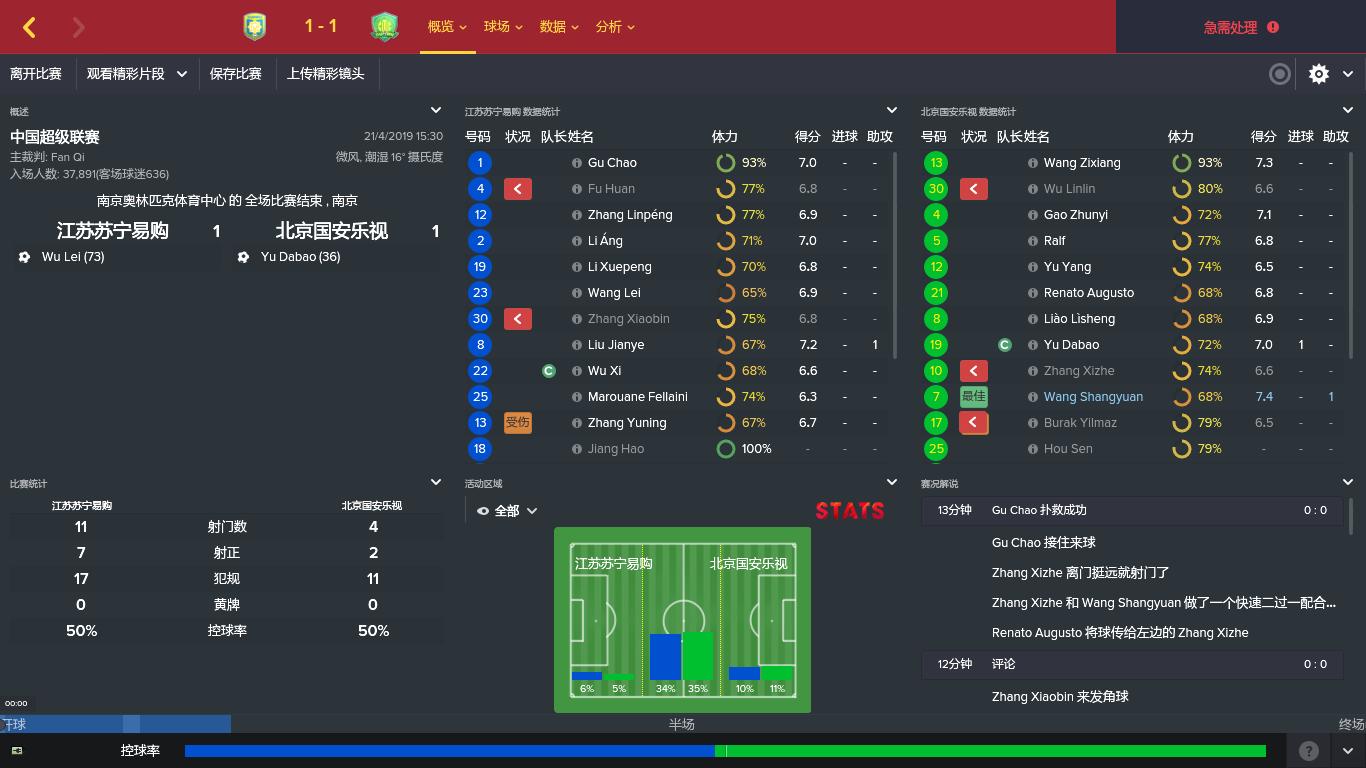Select the Gu Chao 扑救成功 commentary entry
The width and height of the screenshot is (1366, 768).
(1100, 510)
